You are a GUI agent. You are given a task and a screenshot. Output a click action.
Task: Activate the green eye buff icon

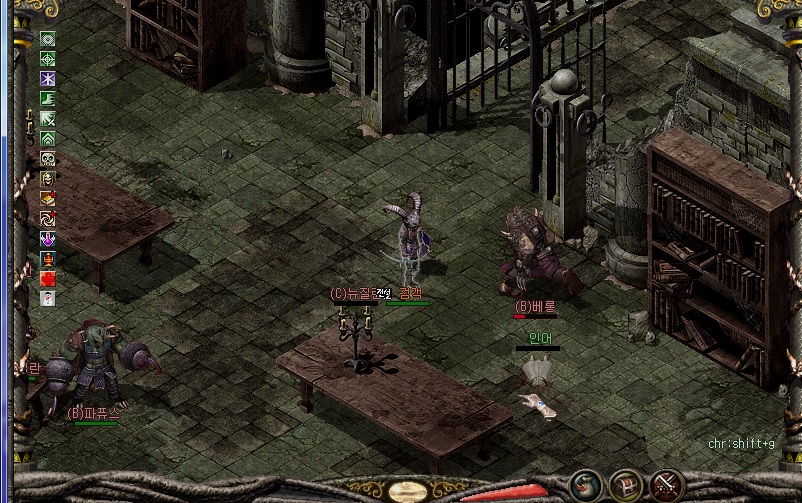pyautogui.click(x=47, y=39)
